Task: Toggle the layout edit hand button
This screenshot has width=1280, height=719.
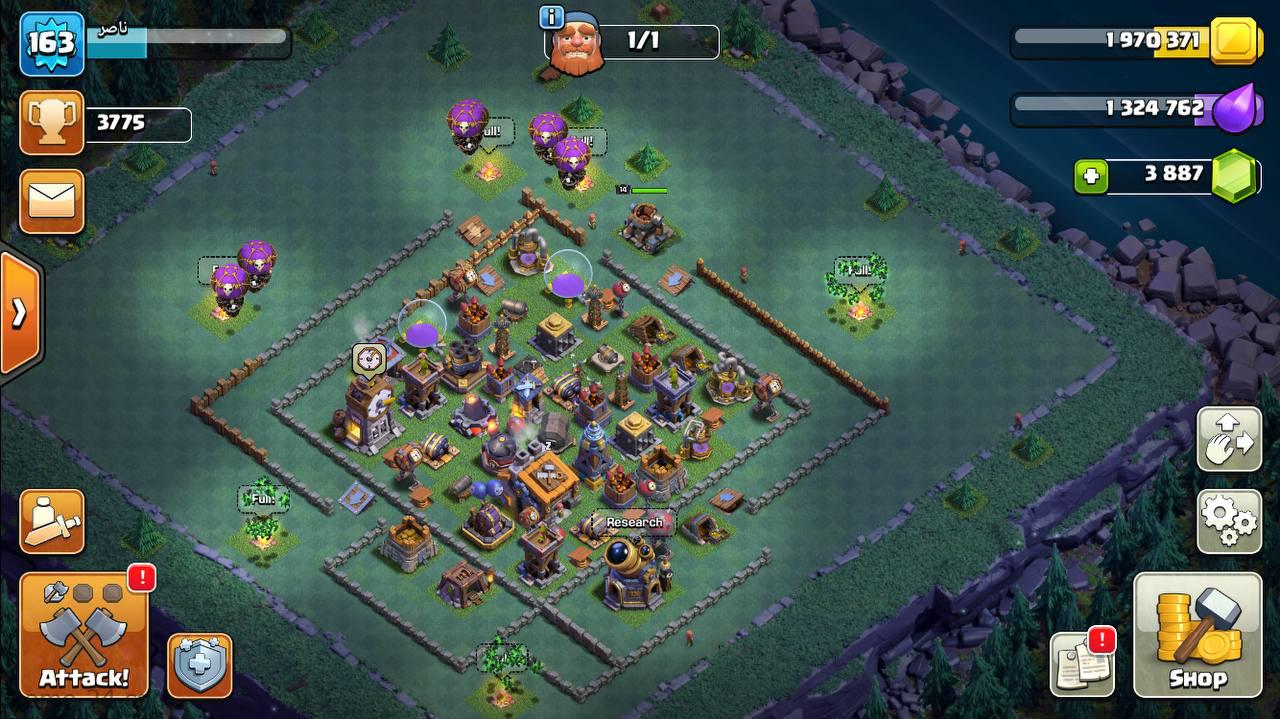Action: [1229, 439]
